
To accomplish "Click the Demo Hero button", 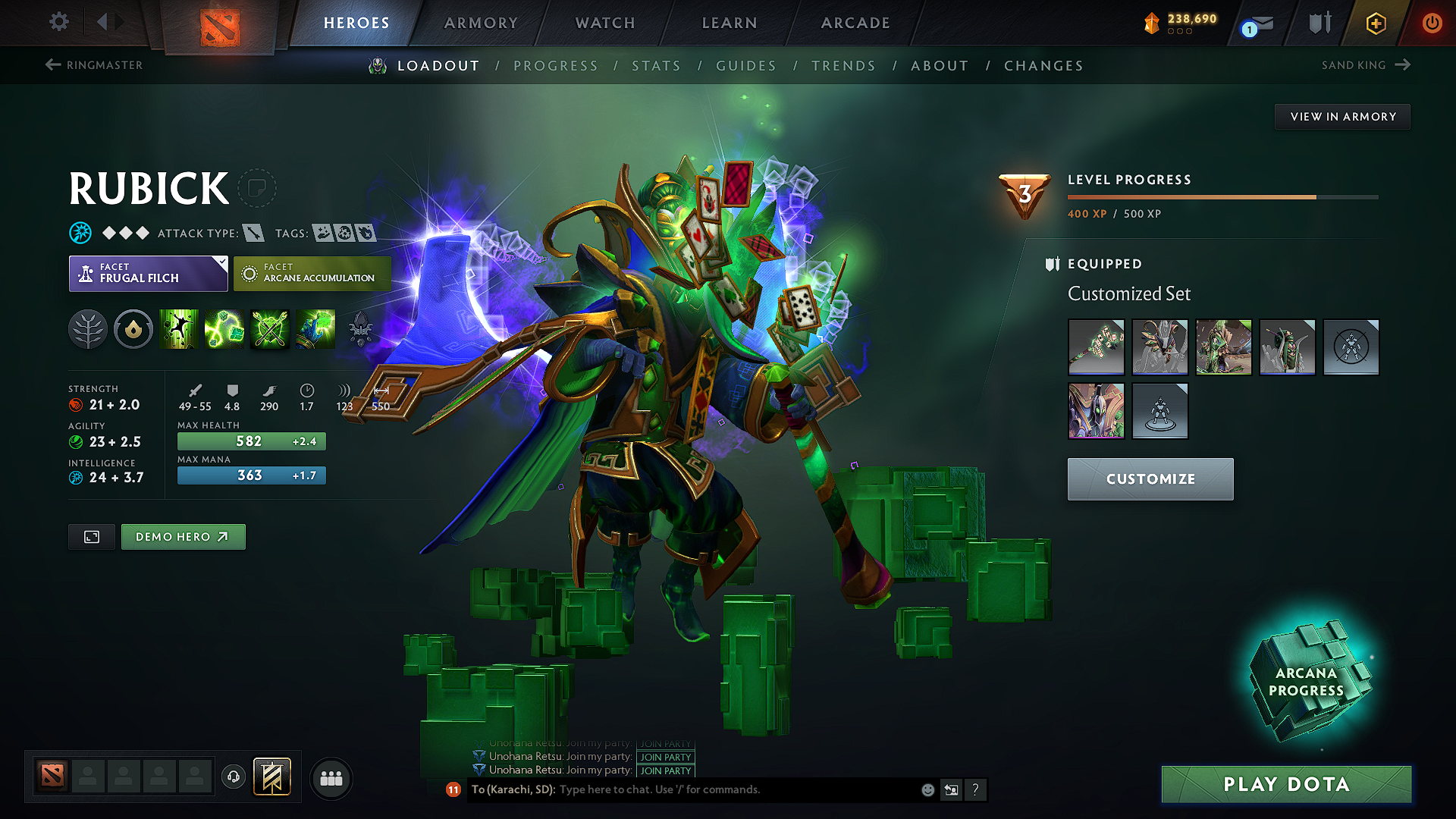I will (x=183, y=536).
